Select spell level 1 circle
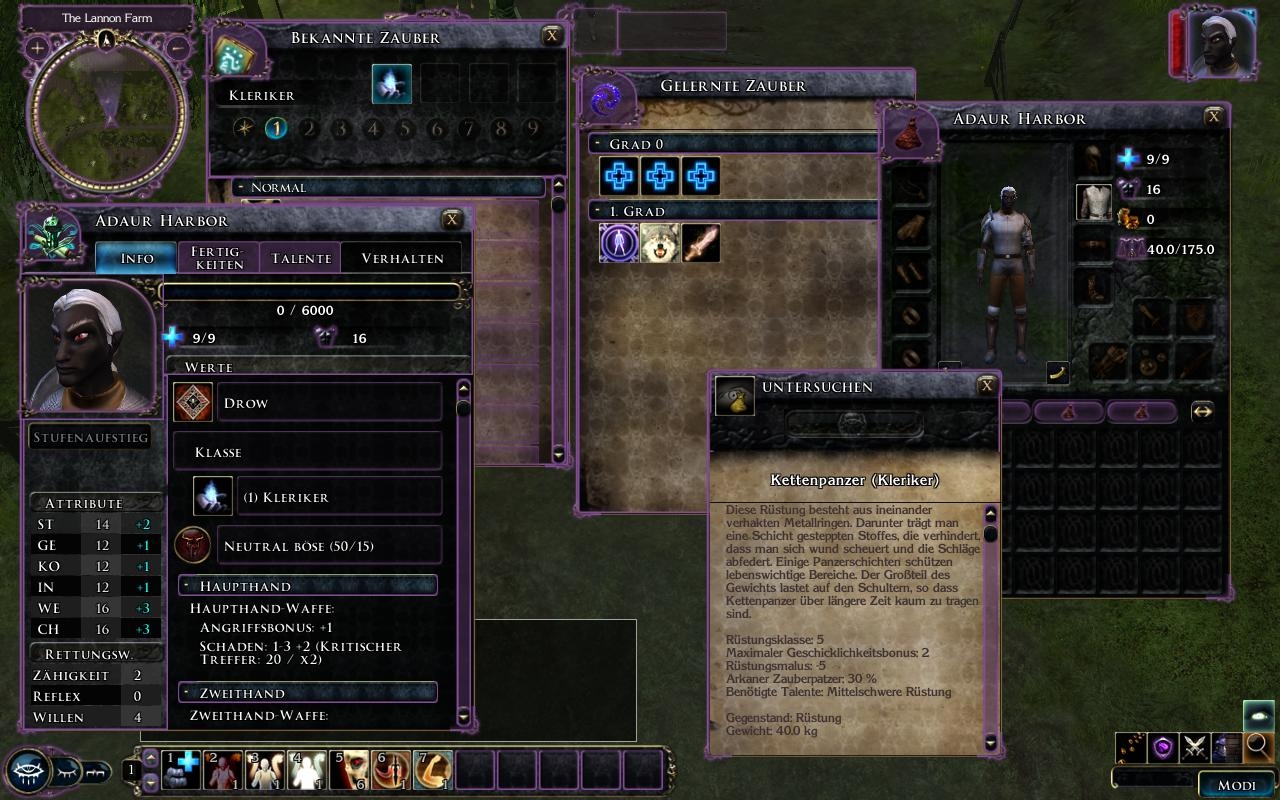Viewport: 1280px width, 800px height. tap(276, 128)
